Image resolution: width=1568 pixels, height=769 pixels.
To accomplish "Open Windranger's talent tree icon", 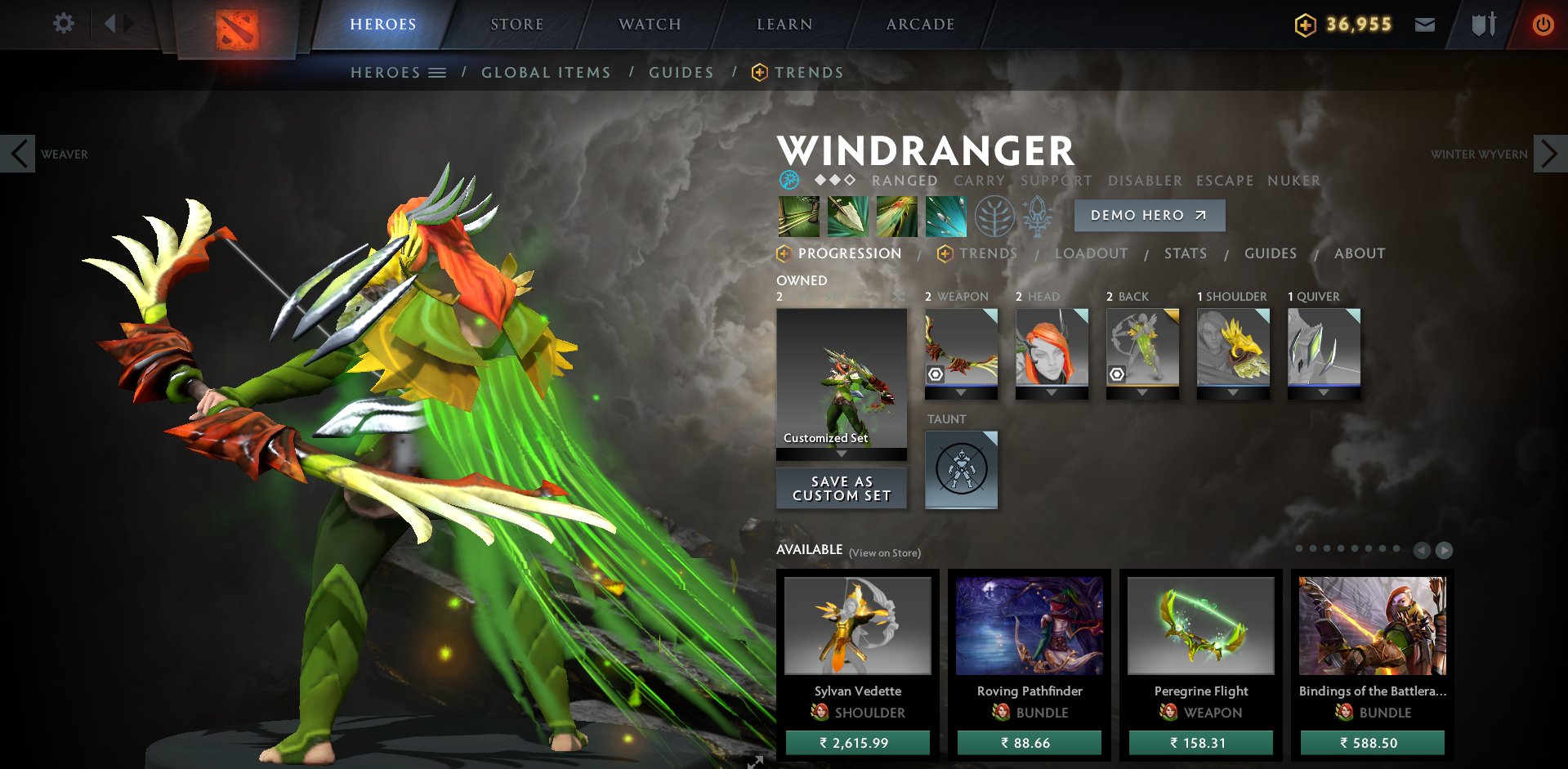I will [995, 216].
